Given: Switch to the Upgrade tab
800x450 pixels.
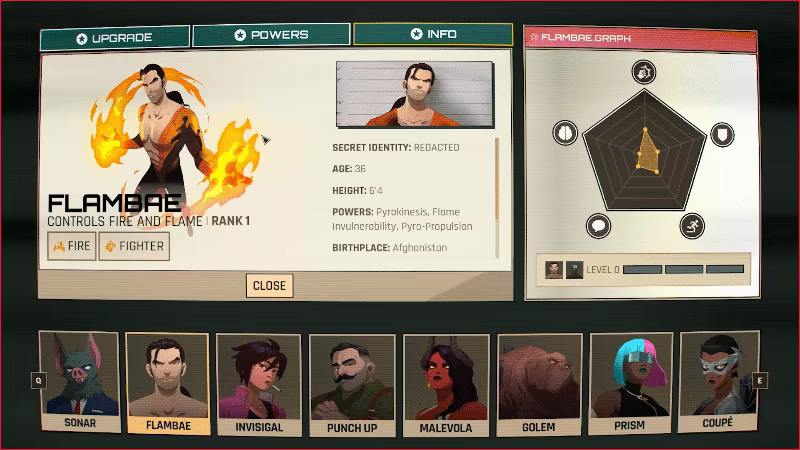Looking at the screenshot, I should 114,37.
